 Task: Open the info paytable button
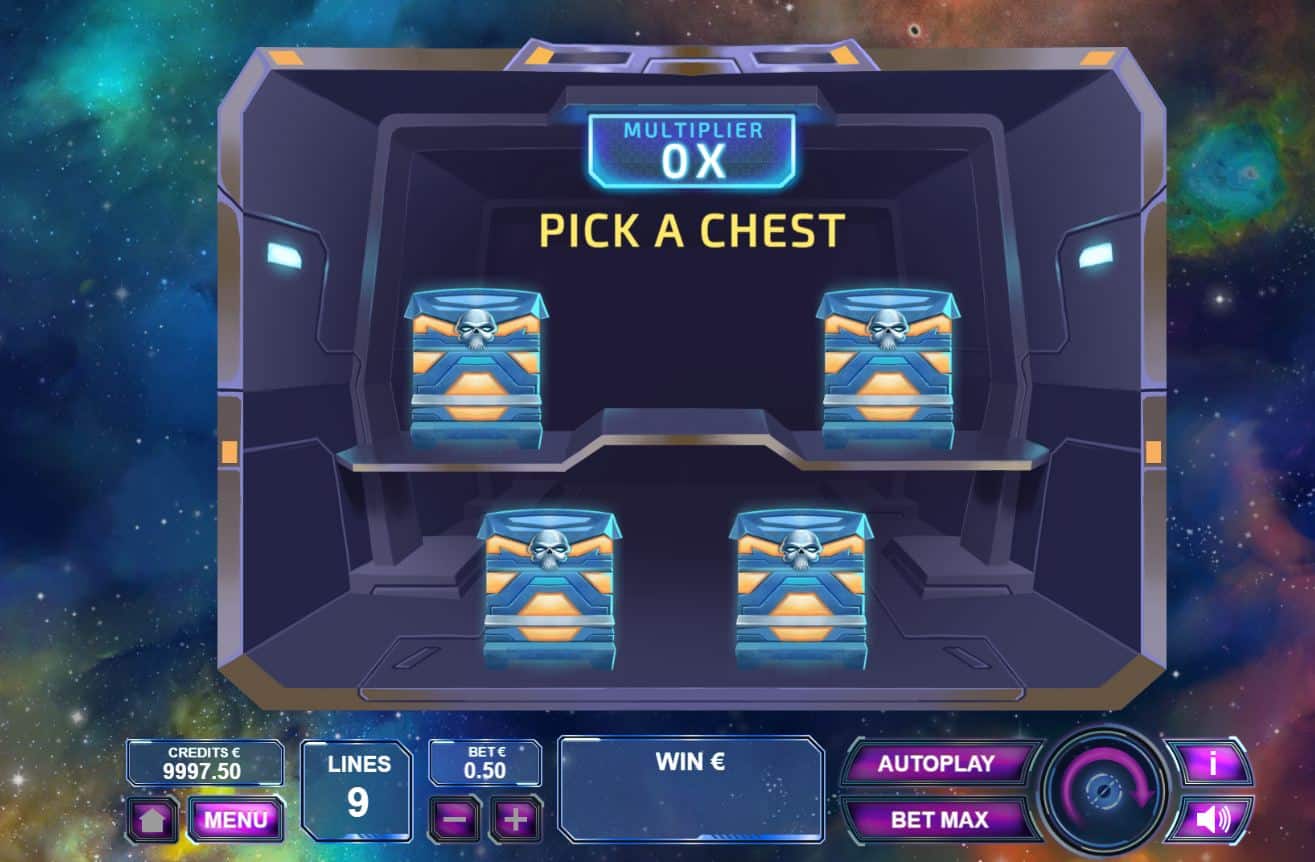pyautogui.click(x=1212, y=764)
